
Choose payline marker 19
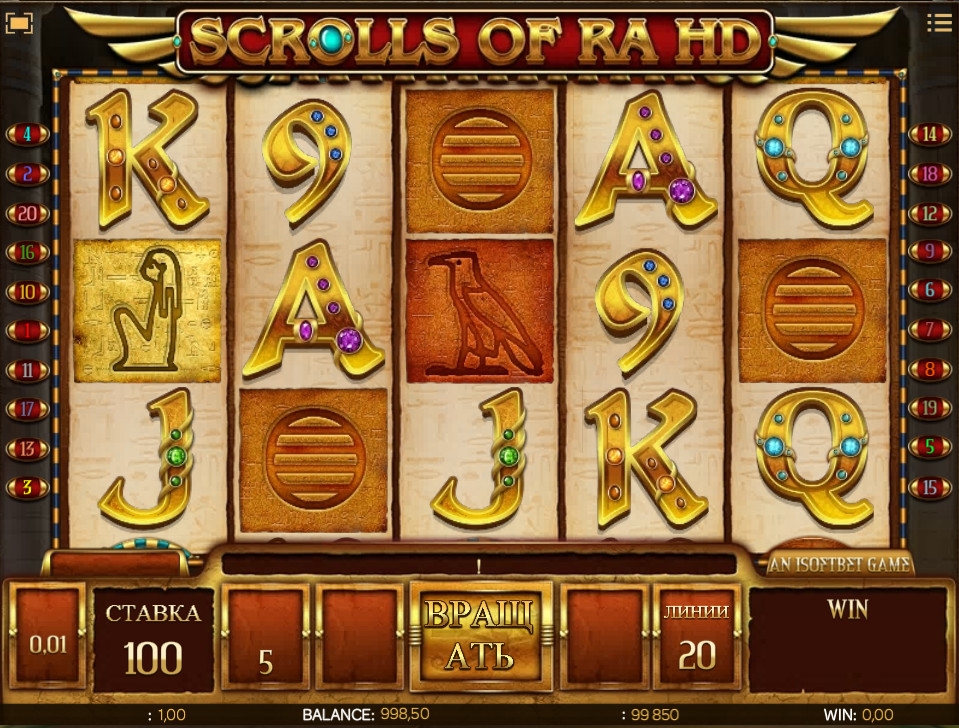pos(930,409)
